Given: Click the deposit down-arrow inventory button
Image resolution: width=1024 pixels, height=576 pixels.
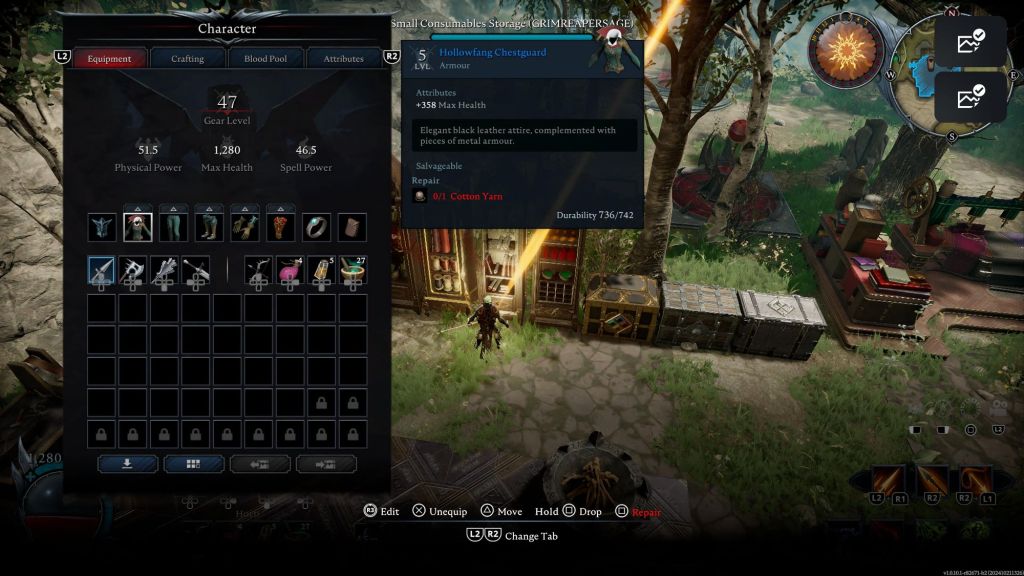Looking at the screenshot, I should (127, 464).
